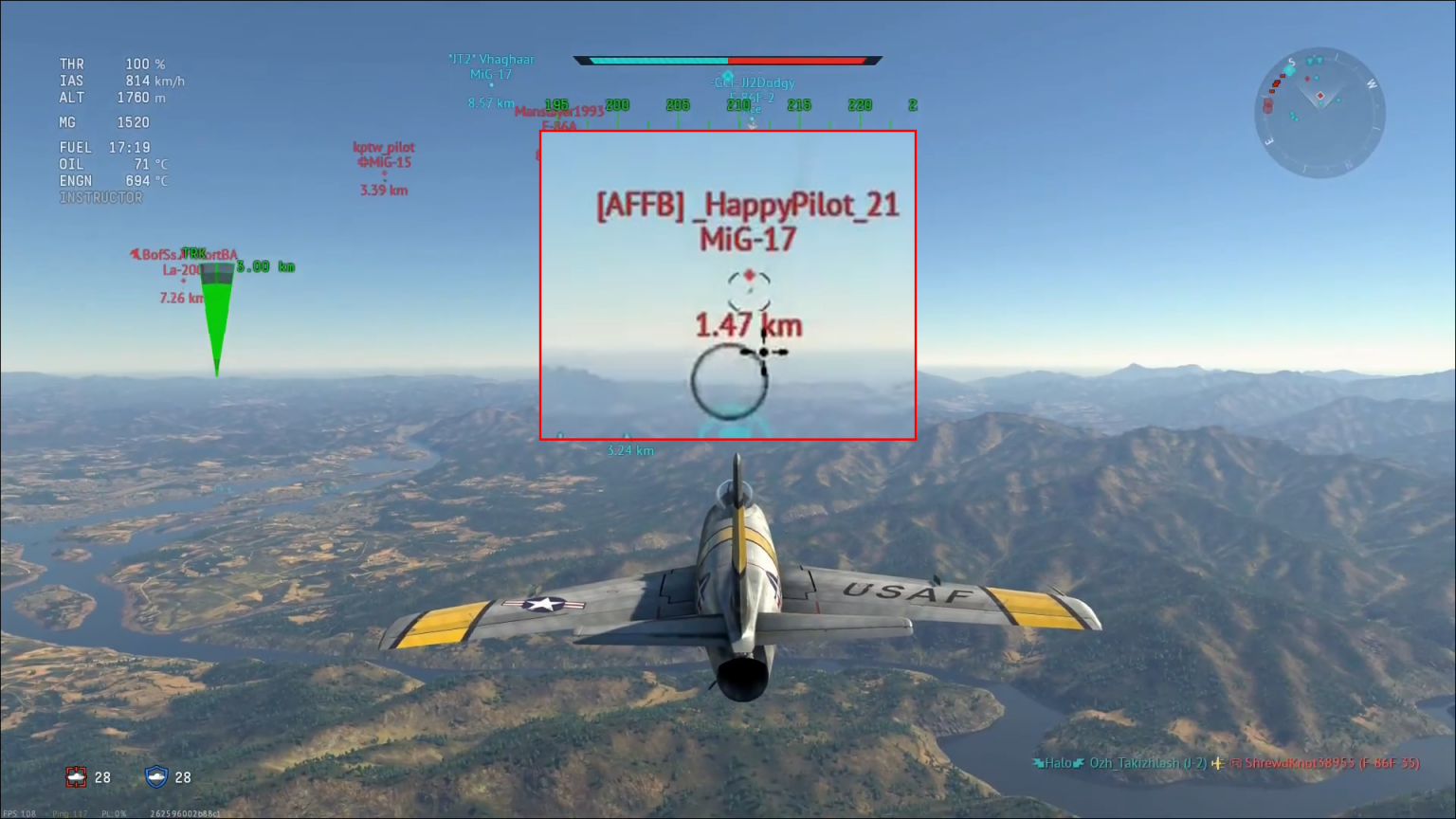
Task: Click the yellow plane icon in the kill feed
Action: pos(1219,762)
